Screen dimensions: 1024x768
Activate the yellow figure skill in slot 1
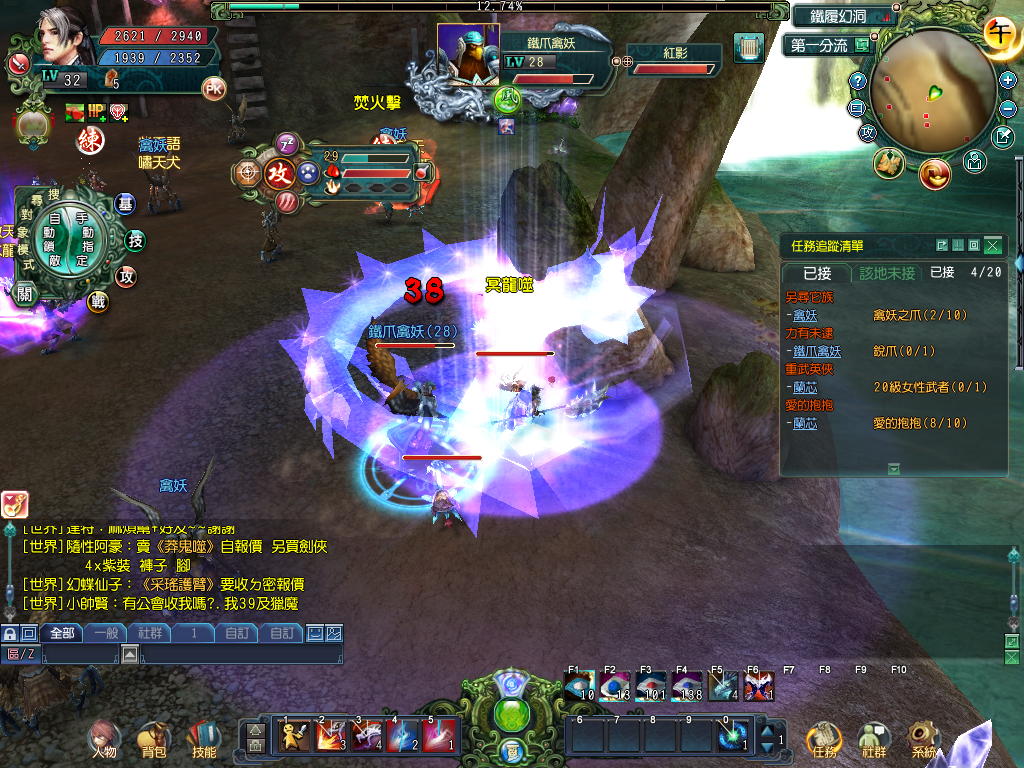tap(294, 735)
